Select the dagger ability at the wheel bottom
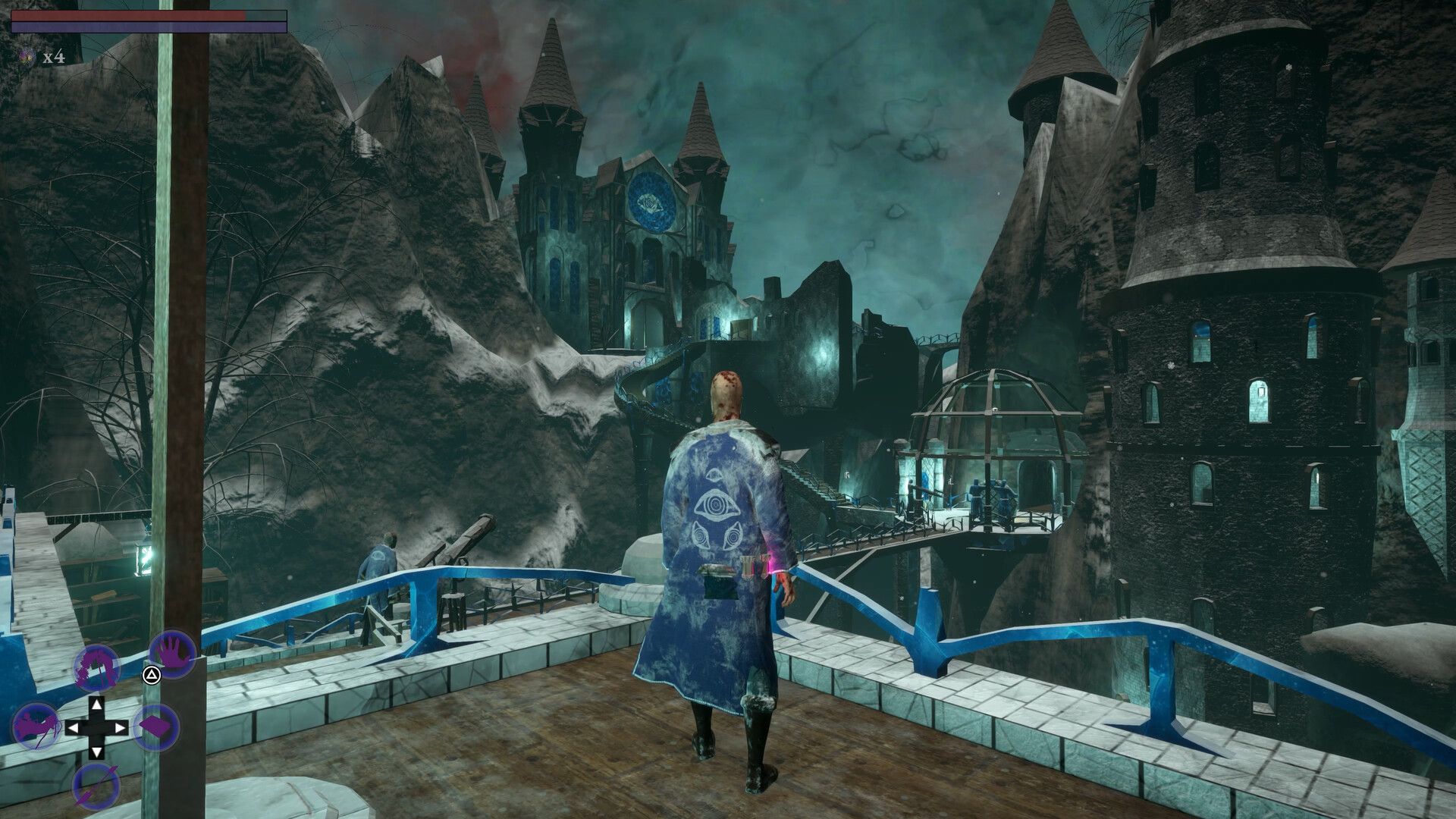Image resolution: width=1456 pixels, height=819 pixels. click(x=97, y=785)
